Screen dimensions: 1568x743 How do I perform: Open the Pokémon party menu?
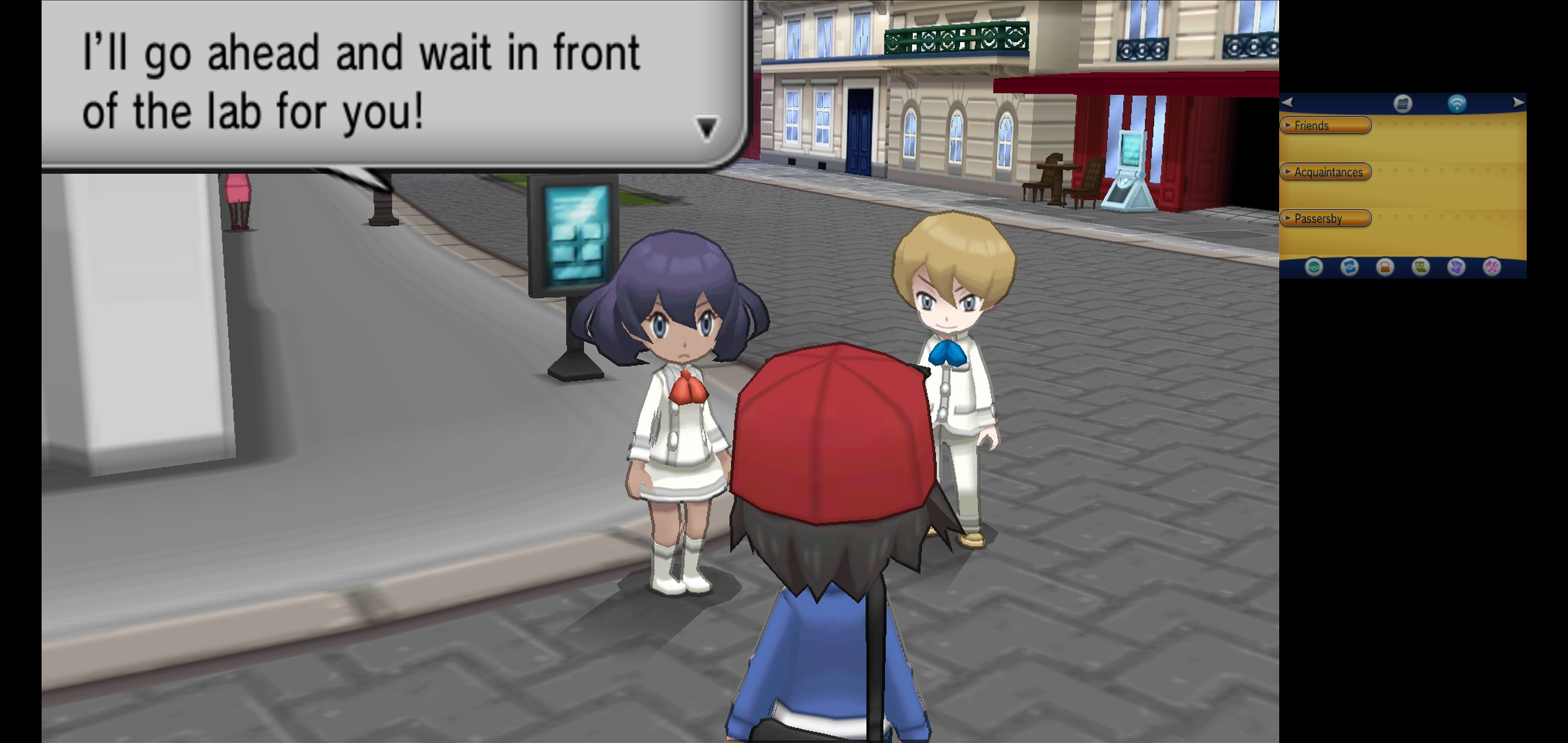coord(1314,267)
